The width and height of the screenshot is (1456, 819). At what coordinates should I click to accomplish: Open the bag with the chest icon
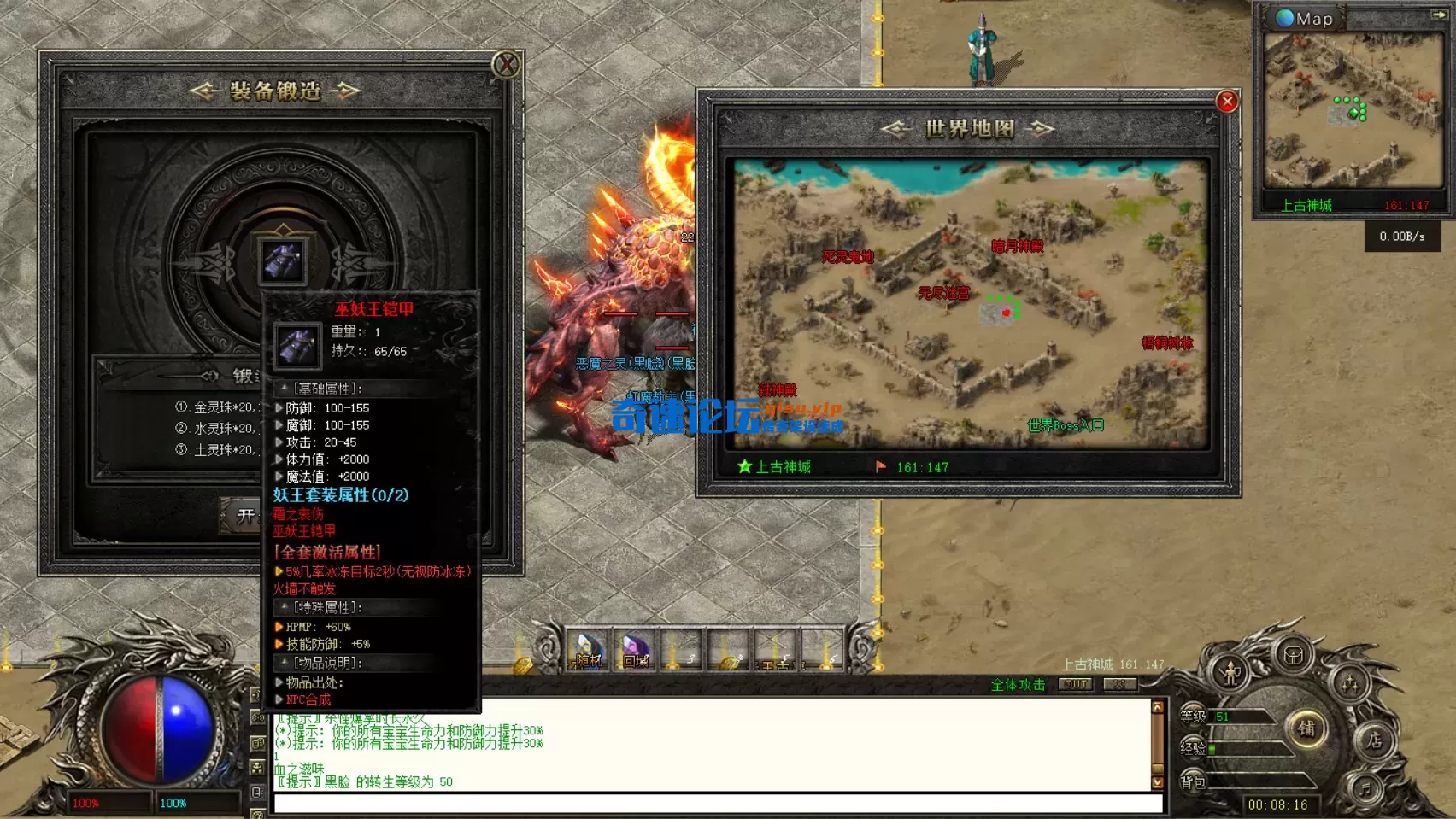click(1294, 655)
